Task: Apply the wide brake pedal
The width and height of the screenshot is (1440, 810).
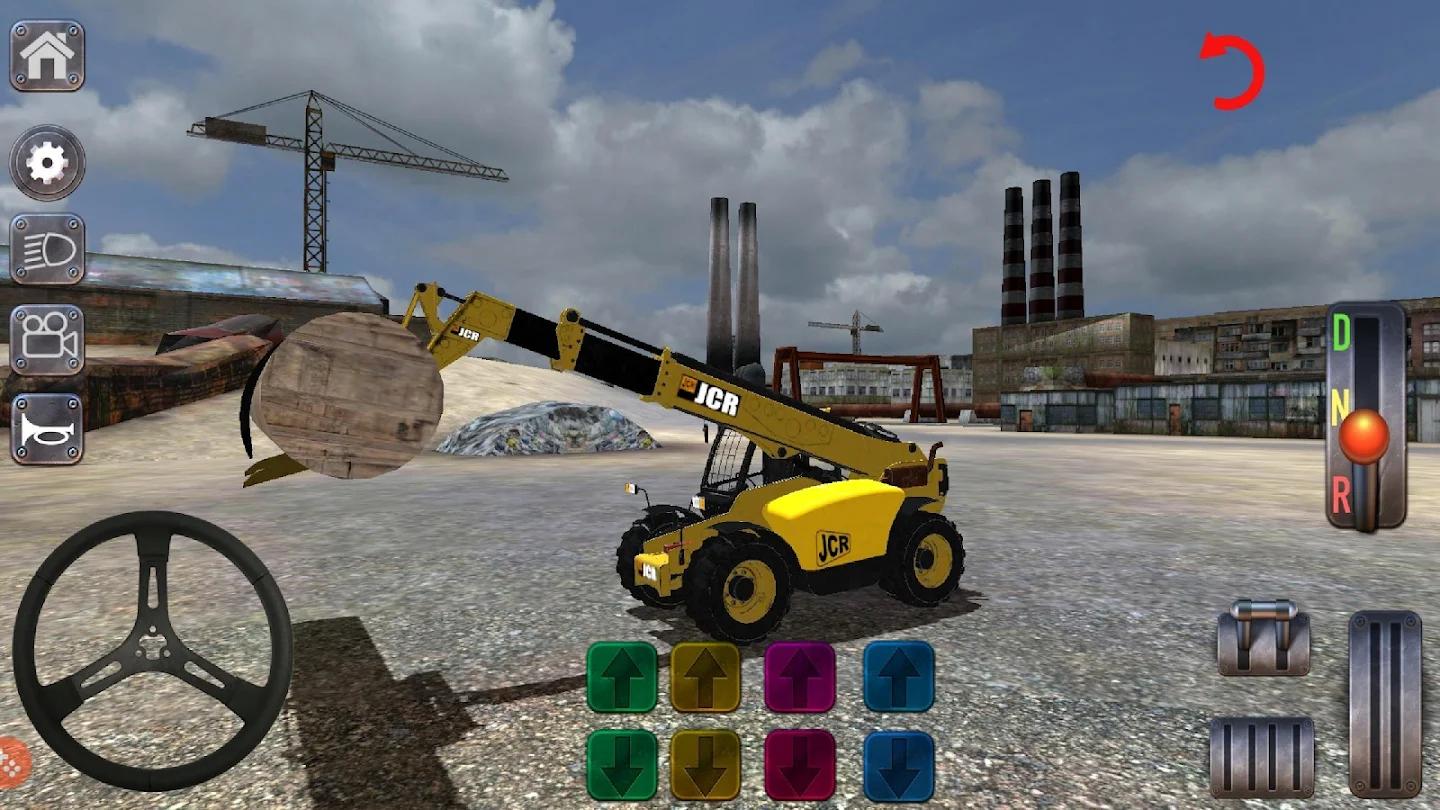Action: click(1262, 756)
